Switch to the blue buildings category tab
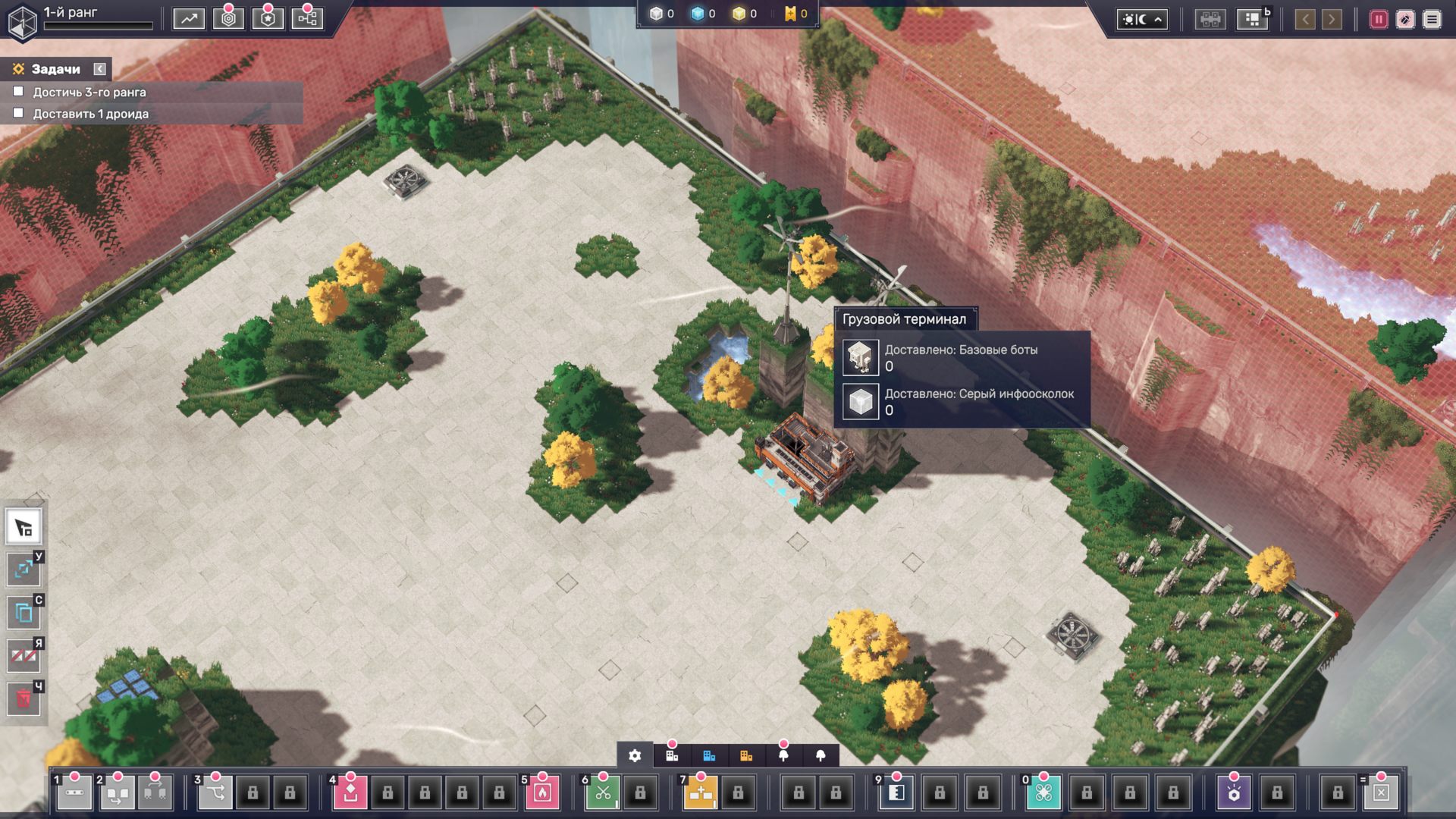The image size is (1456, 819). point(709,755)
